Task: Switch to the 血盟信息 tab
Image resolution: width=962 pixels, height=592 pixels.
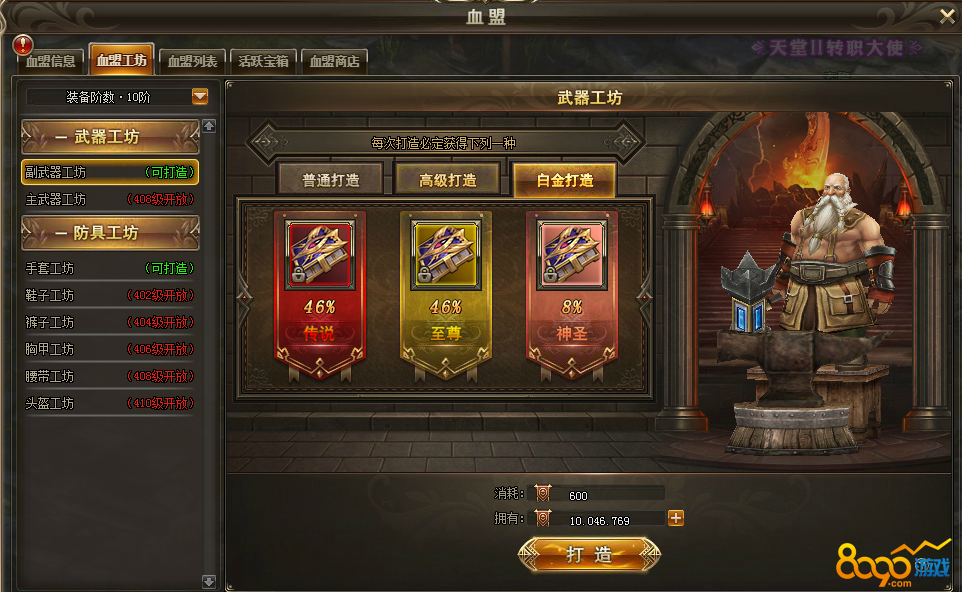Action: tap(51, 61)
